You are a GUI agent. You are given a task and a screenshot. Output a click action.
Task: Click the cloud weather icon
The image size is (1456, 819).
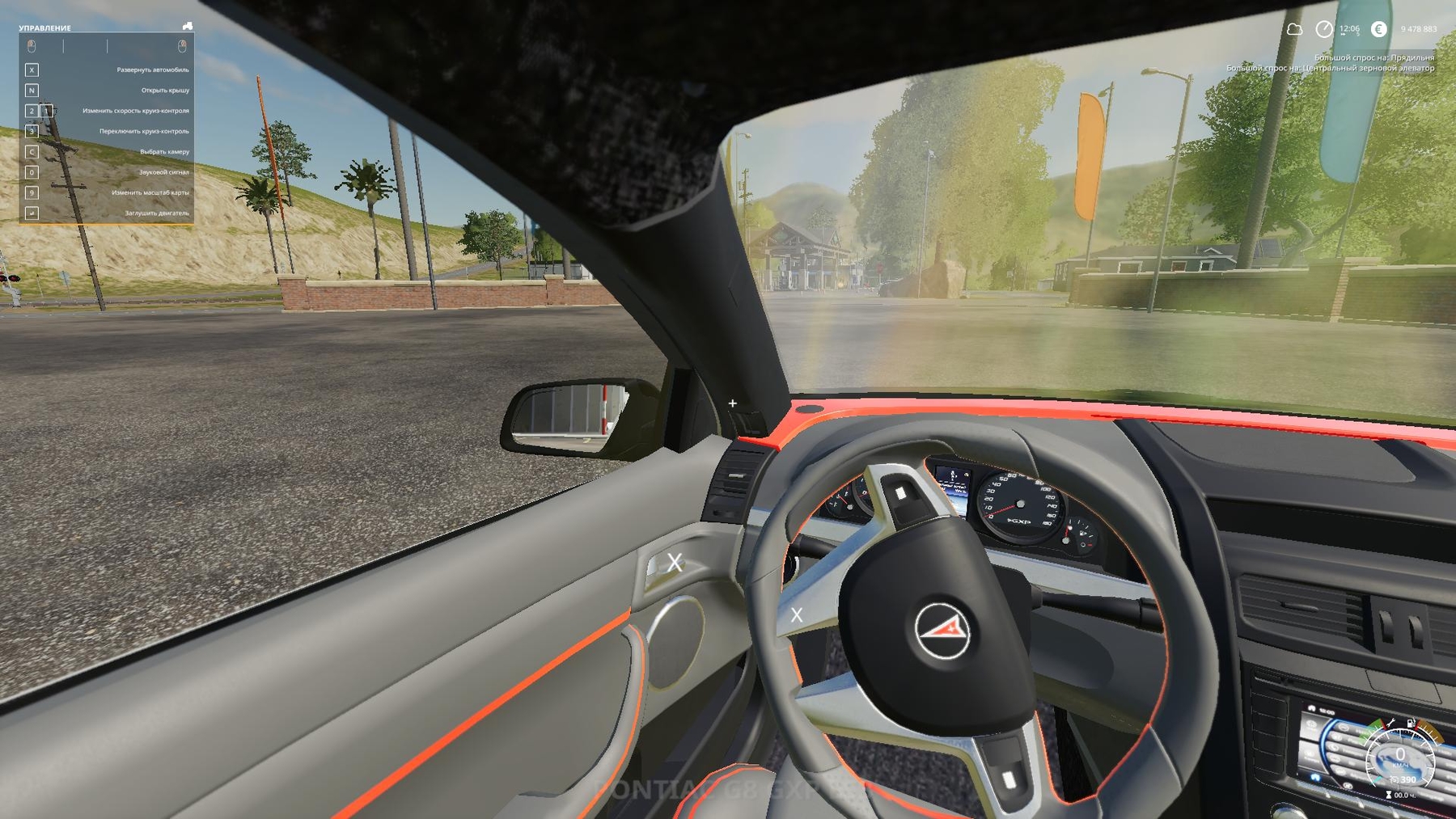point(1294,30)
